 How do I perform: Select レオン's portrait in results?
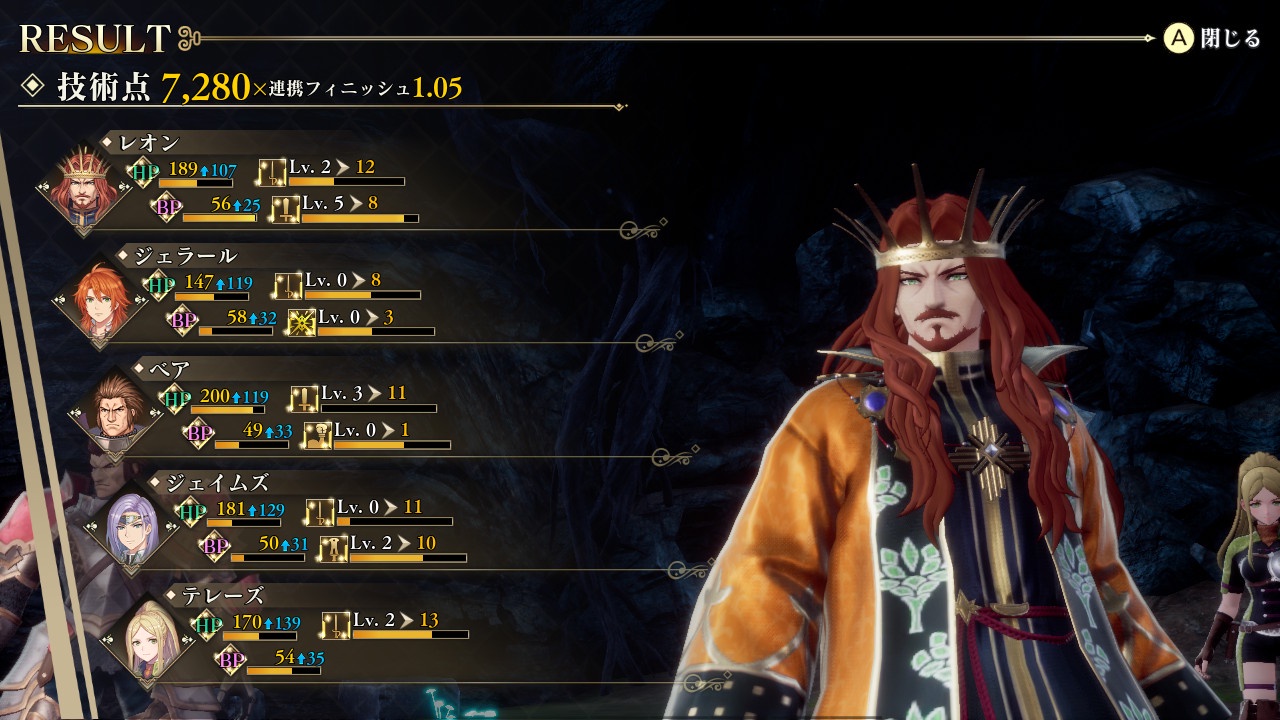(82, 187)
